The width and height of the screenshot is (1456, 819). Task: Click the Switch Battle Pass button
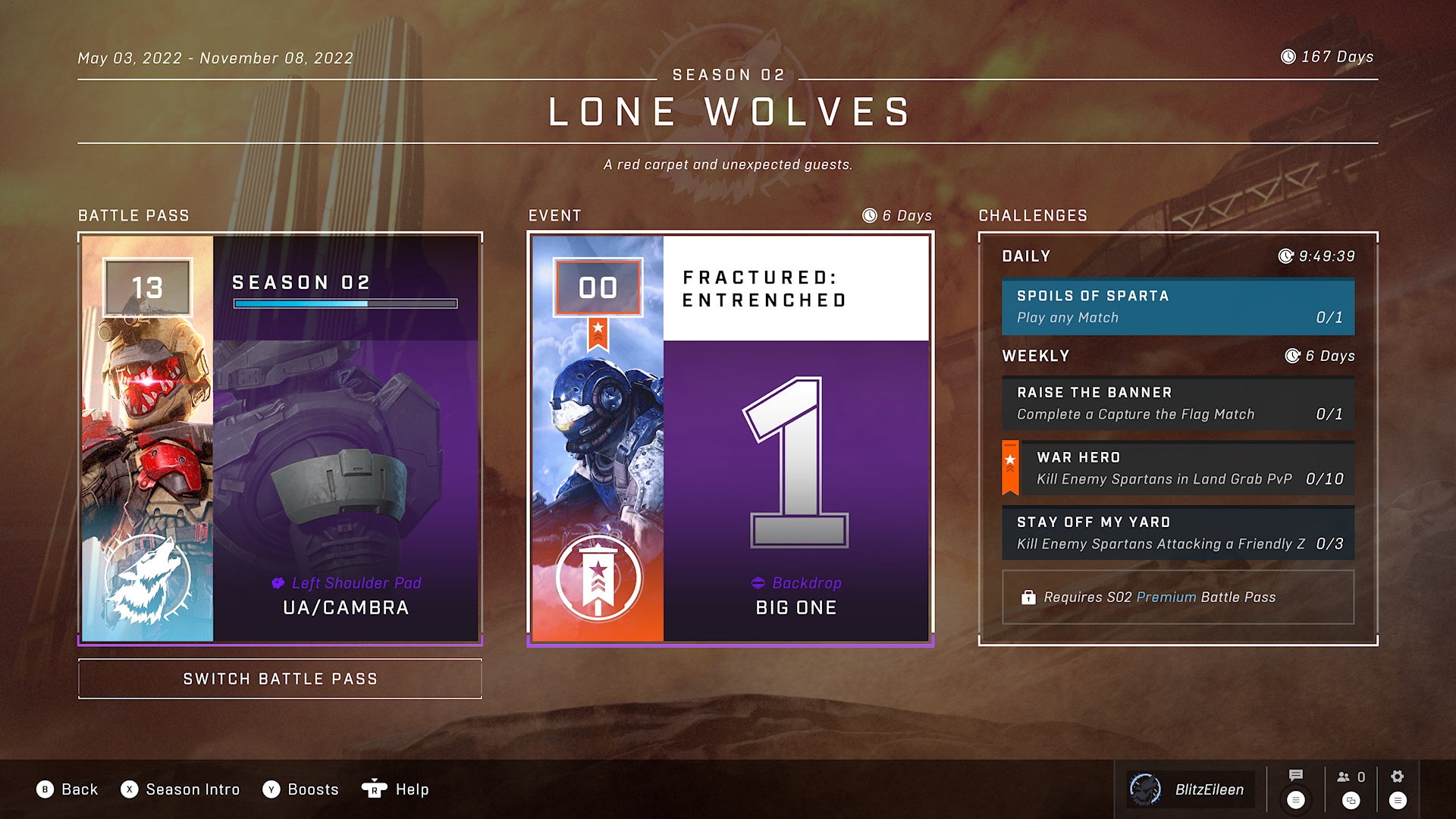coord(280,679)
